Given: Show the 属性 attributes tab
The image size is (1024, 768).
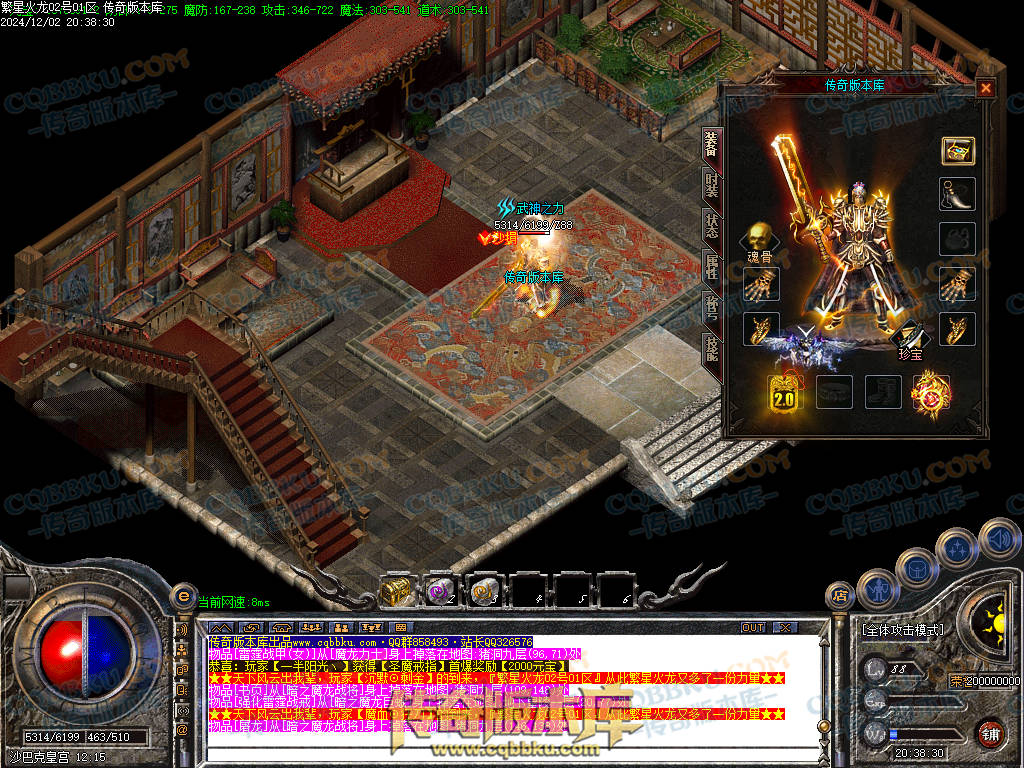Looking at the screenshot, I should pyautogui.click(x=710, y=265).
